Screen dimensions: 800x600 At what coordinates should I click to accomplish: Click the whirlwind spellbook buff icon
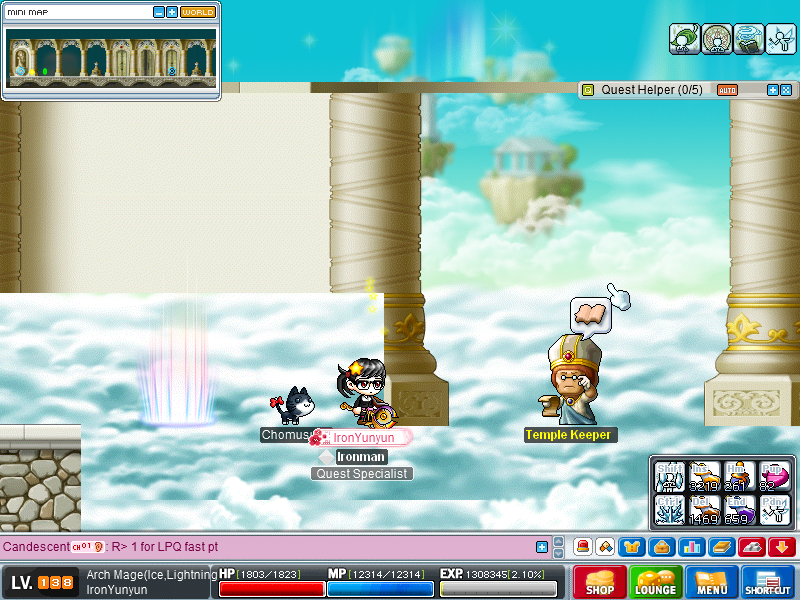click(748, 39)
